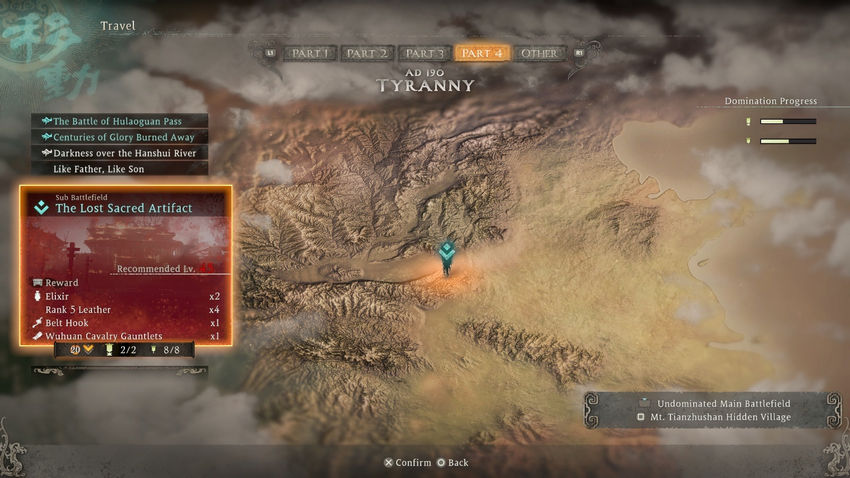This screenshot has height=478, width=850.
Task: Select the Part 3 tab
Action: pos(424,54)
